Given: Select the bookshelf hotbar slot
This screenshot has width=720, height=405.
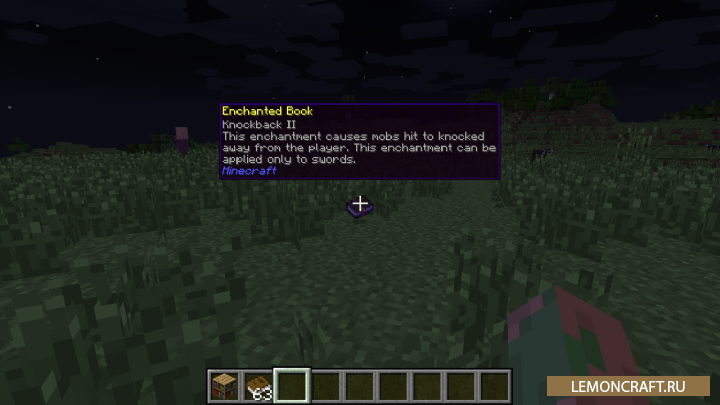Looking at the screenshot, I should click(224, 385).
